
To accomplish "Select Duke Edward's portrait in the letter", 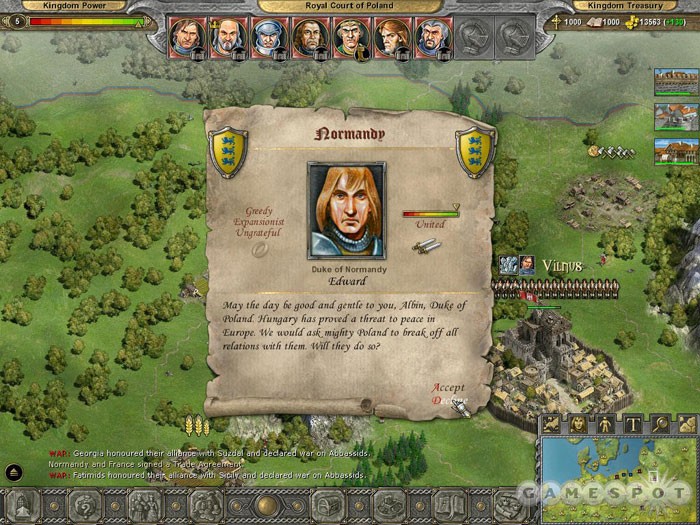I will point(346,210).
